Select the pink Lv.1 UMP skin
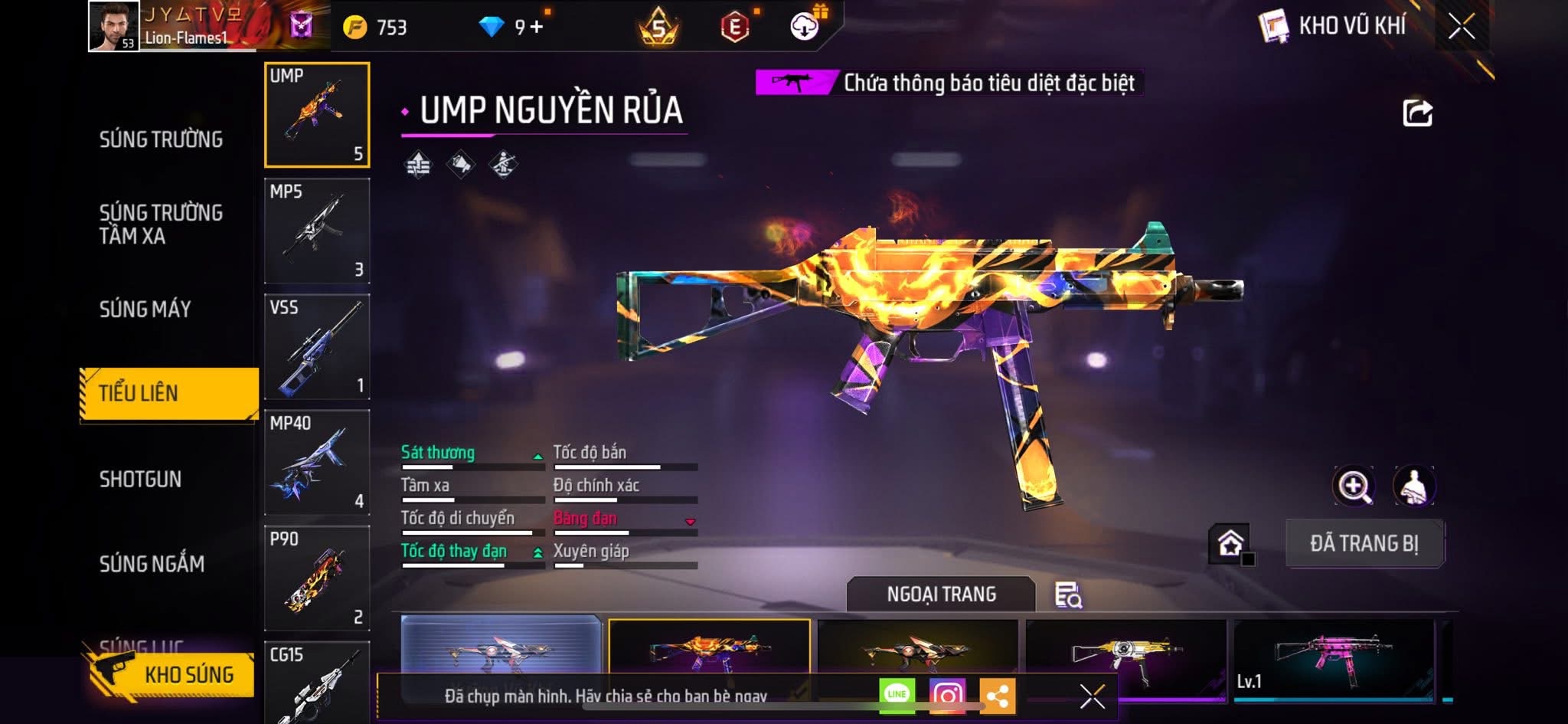This screenshot has width=1568, height=724. (x=1334, y=657)
